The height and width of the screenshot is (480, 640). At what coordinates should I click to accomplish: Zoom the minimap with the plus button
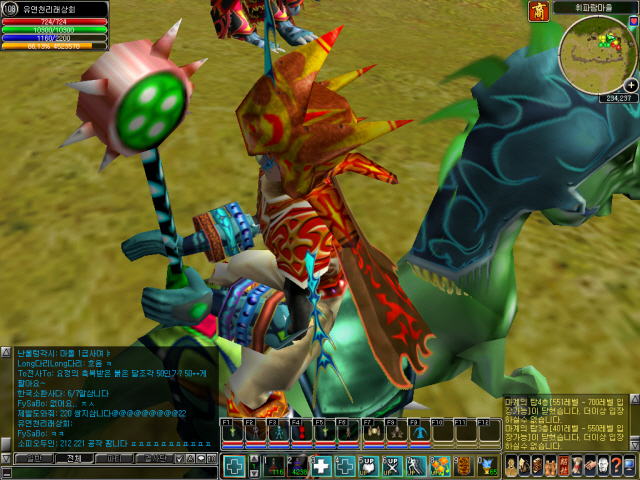point(631,86)
